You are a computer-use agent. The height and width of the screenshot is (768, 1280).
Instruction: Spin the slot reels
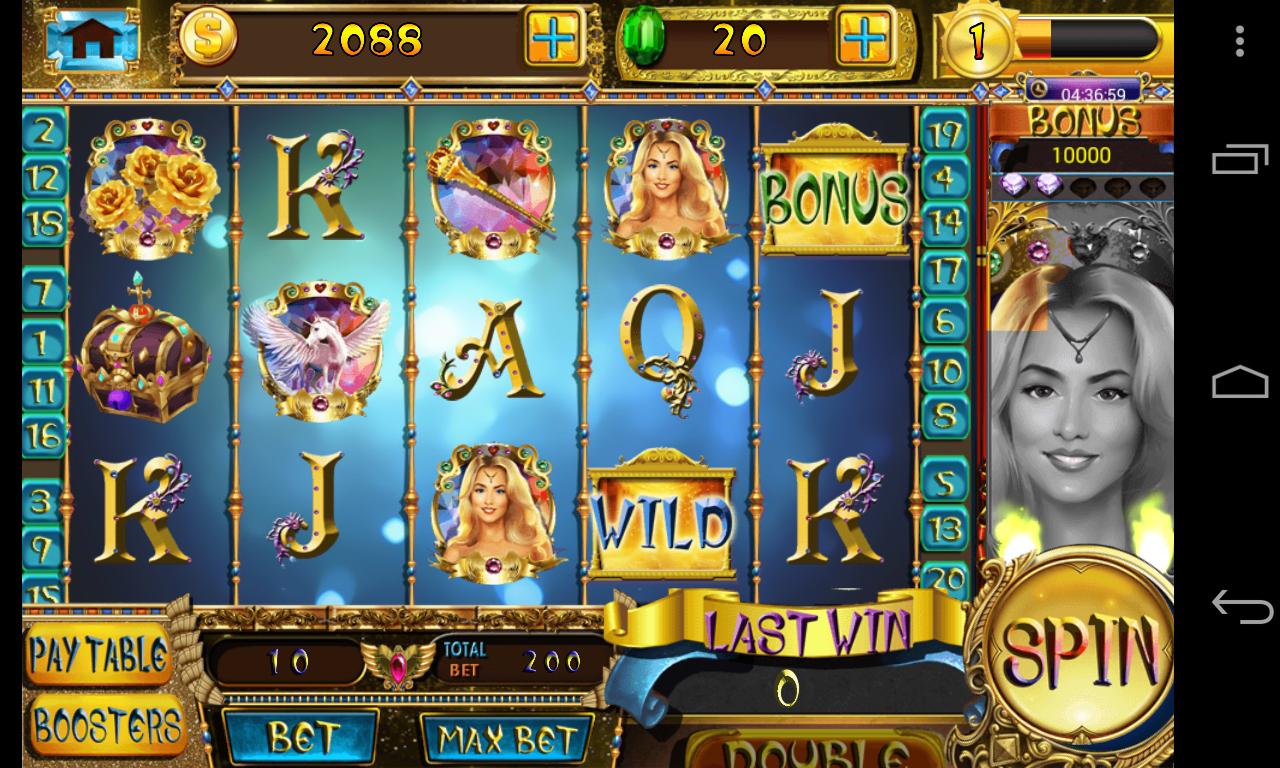1077,650
